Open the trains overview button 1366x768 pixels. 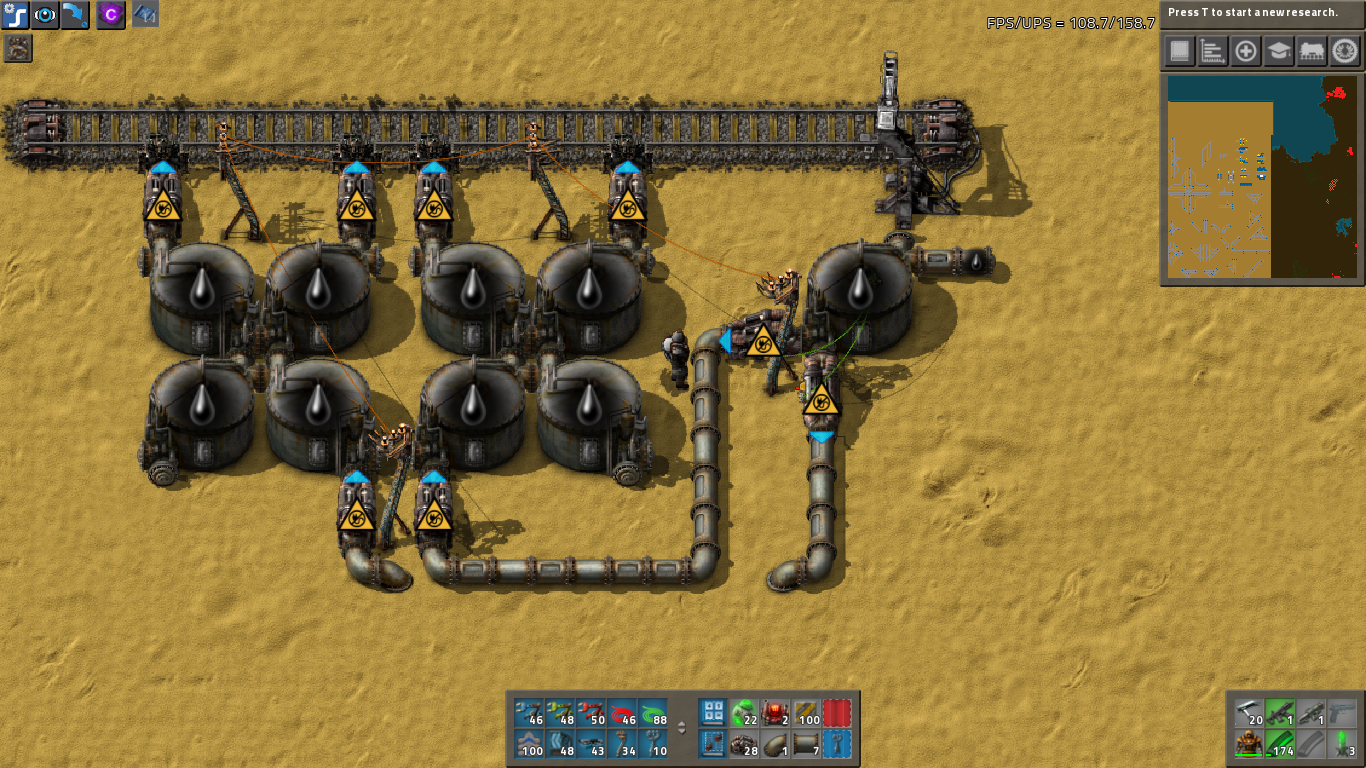pos(1312,51)
